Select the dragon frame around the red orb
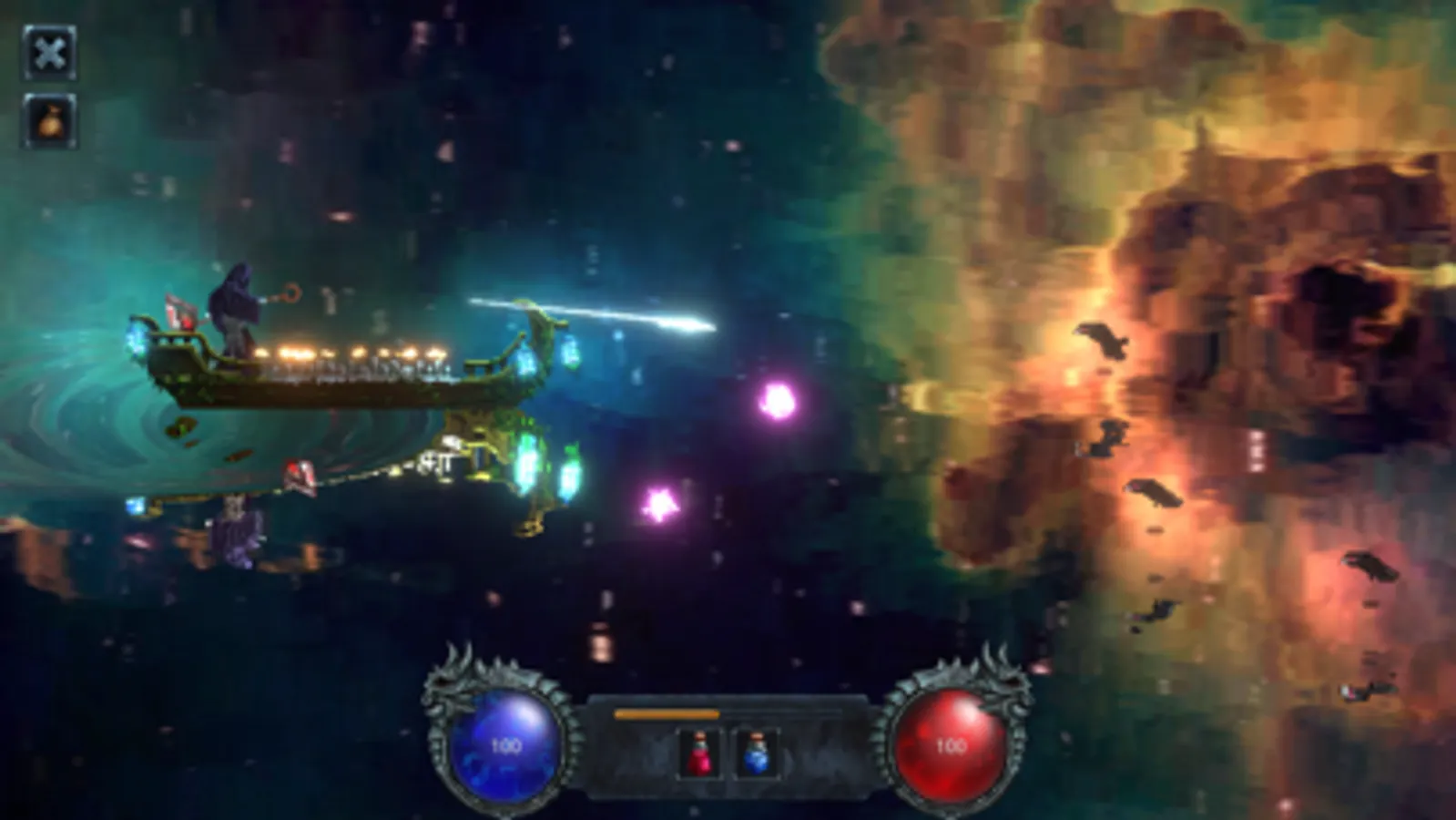This screenshot has height=820, width=1456. pyautogui.click(x=1006, y=683)
